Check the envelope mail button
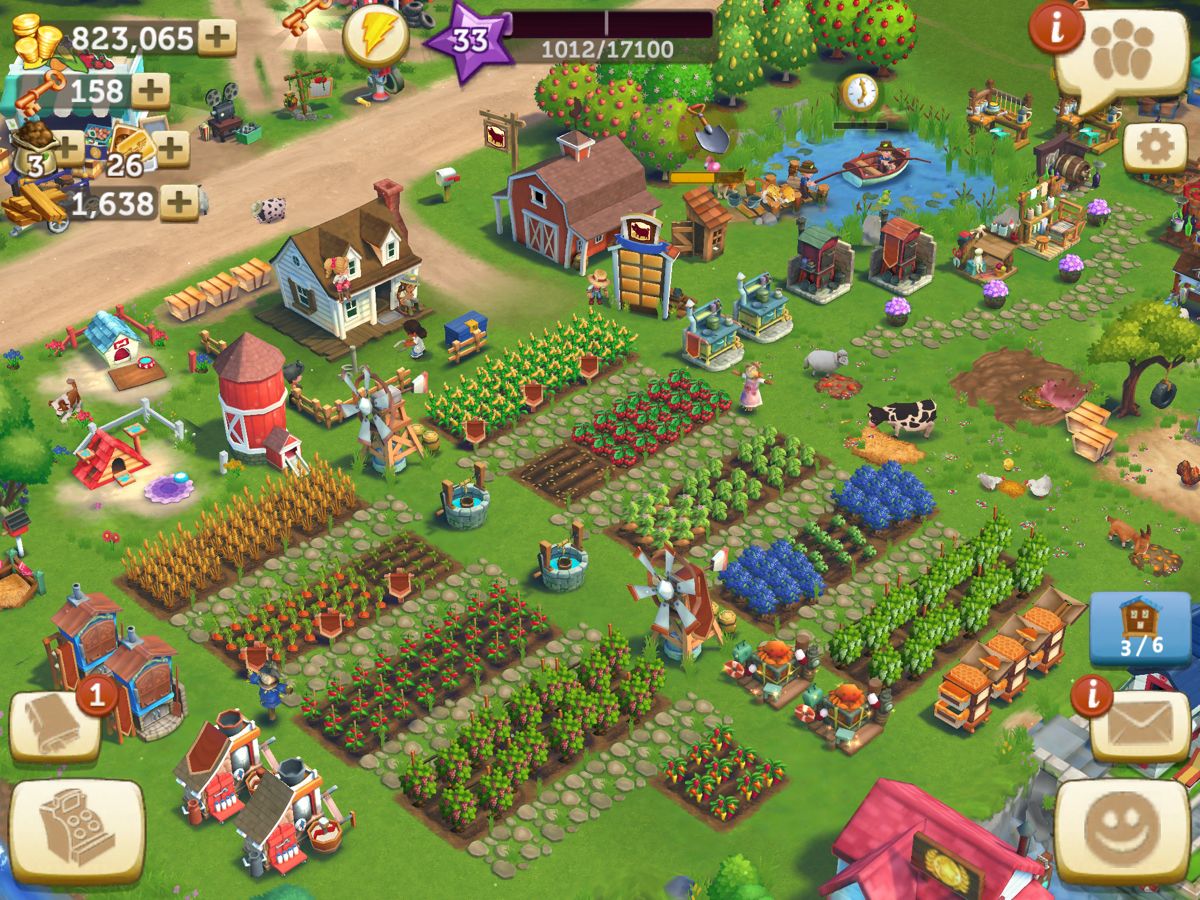This screenshot has width=1200, height=900. (1139, 726)
